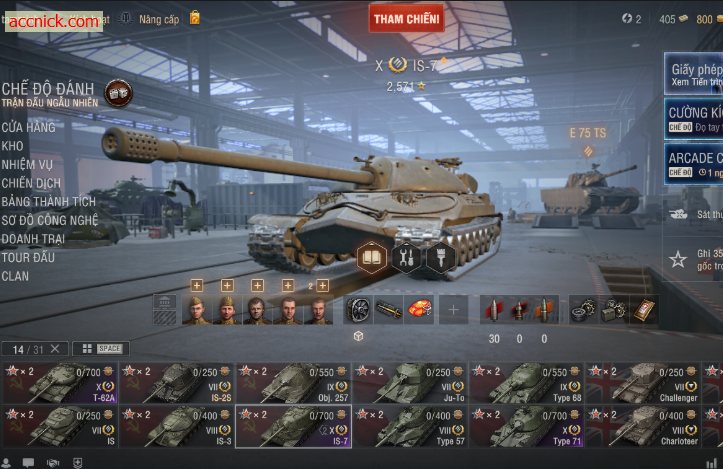Clear the 14/31 tank filter

(x=55, y=349)
